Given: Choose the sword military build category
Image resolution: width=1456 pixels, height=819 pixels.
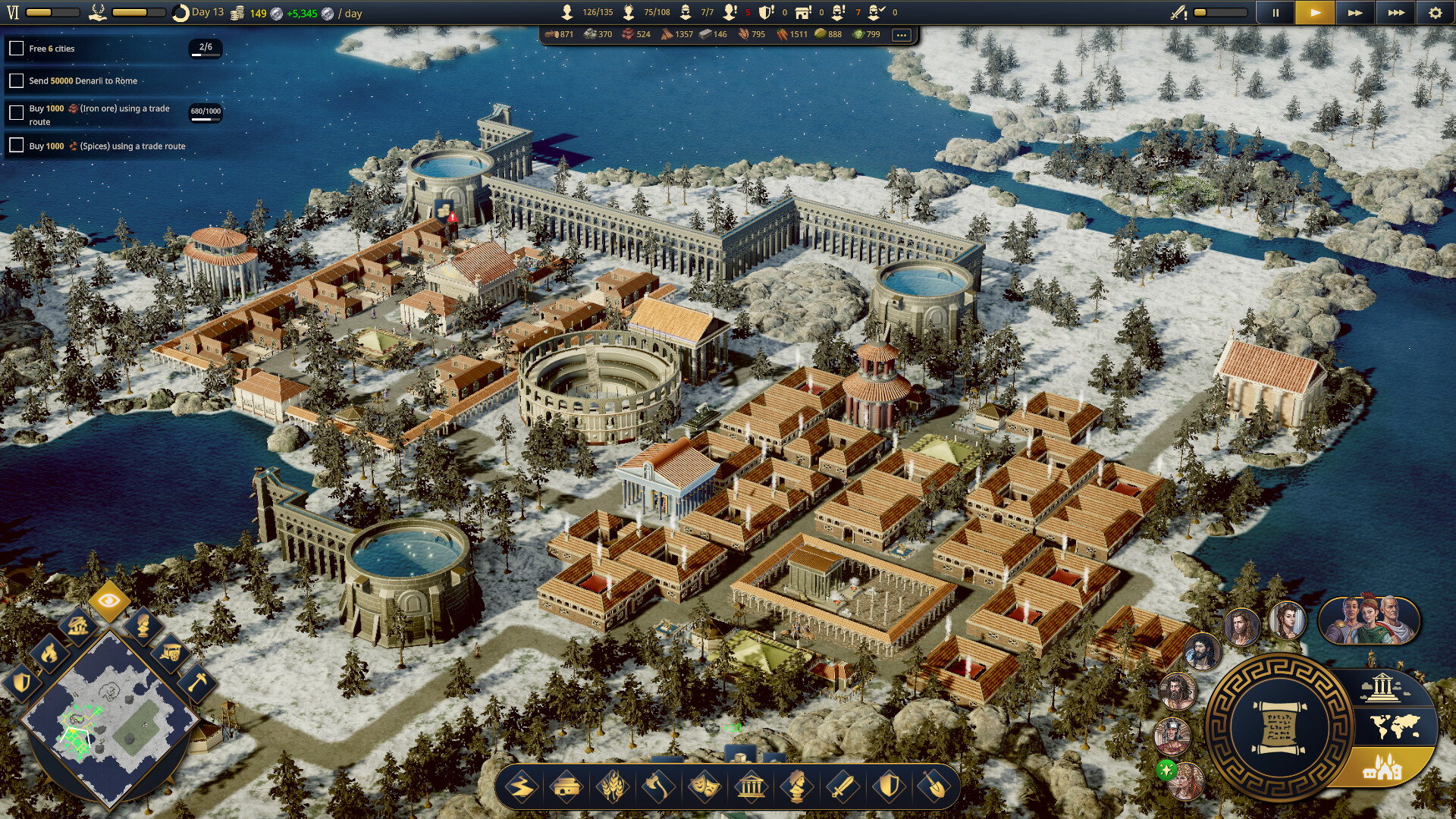Looking at the screenshot, I should [842, 787].
